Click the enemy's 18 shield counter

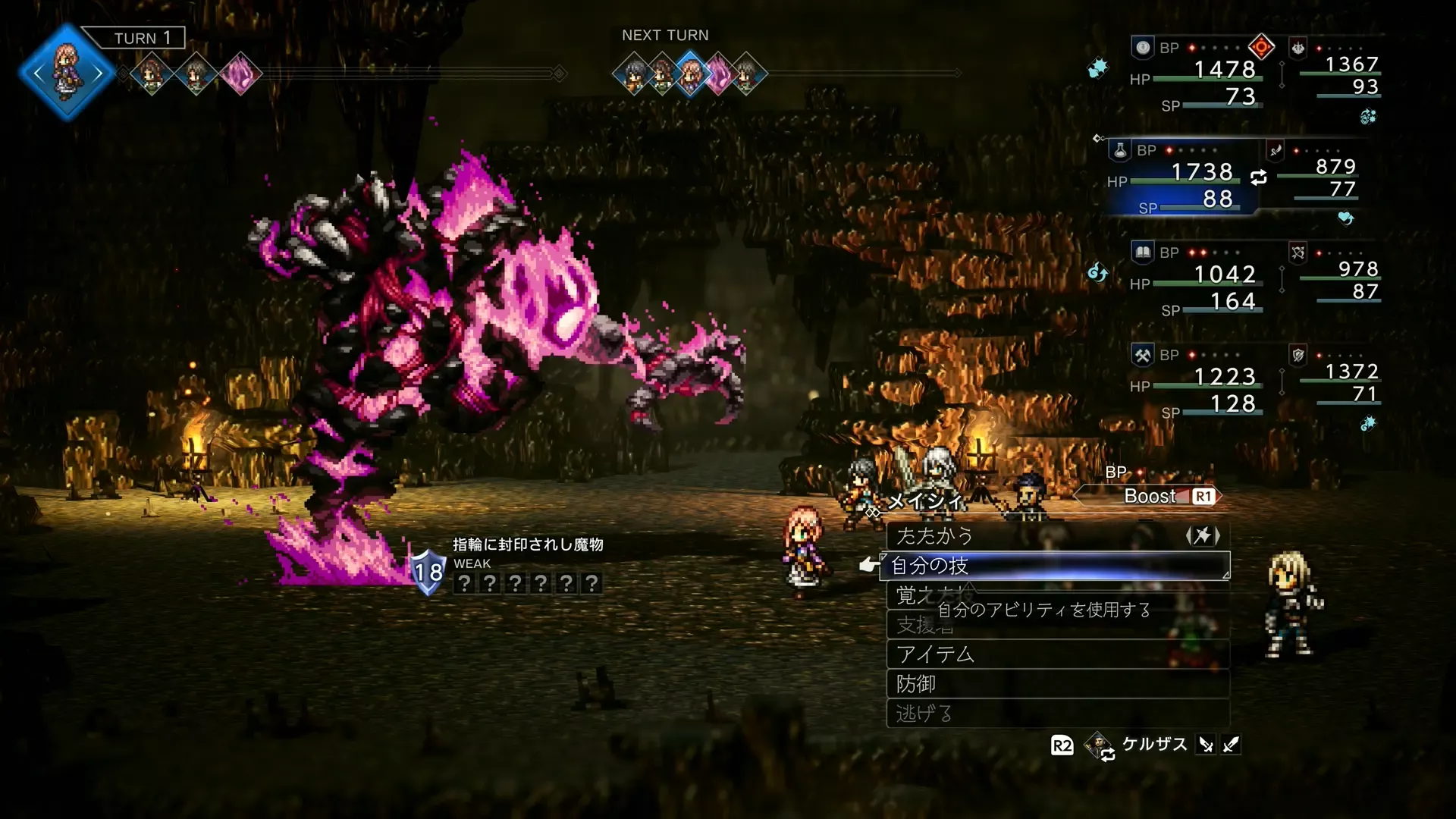click(x=428, y=572)
